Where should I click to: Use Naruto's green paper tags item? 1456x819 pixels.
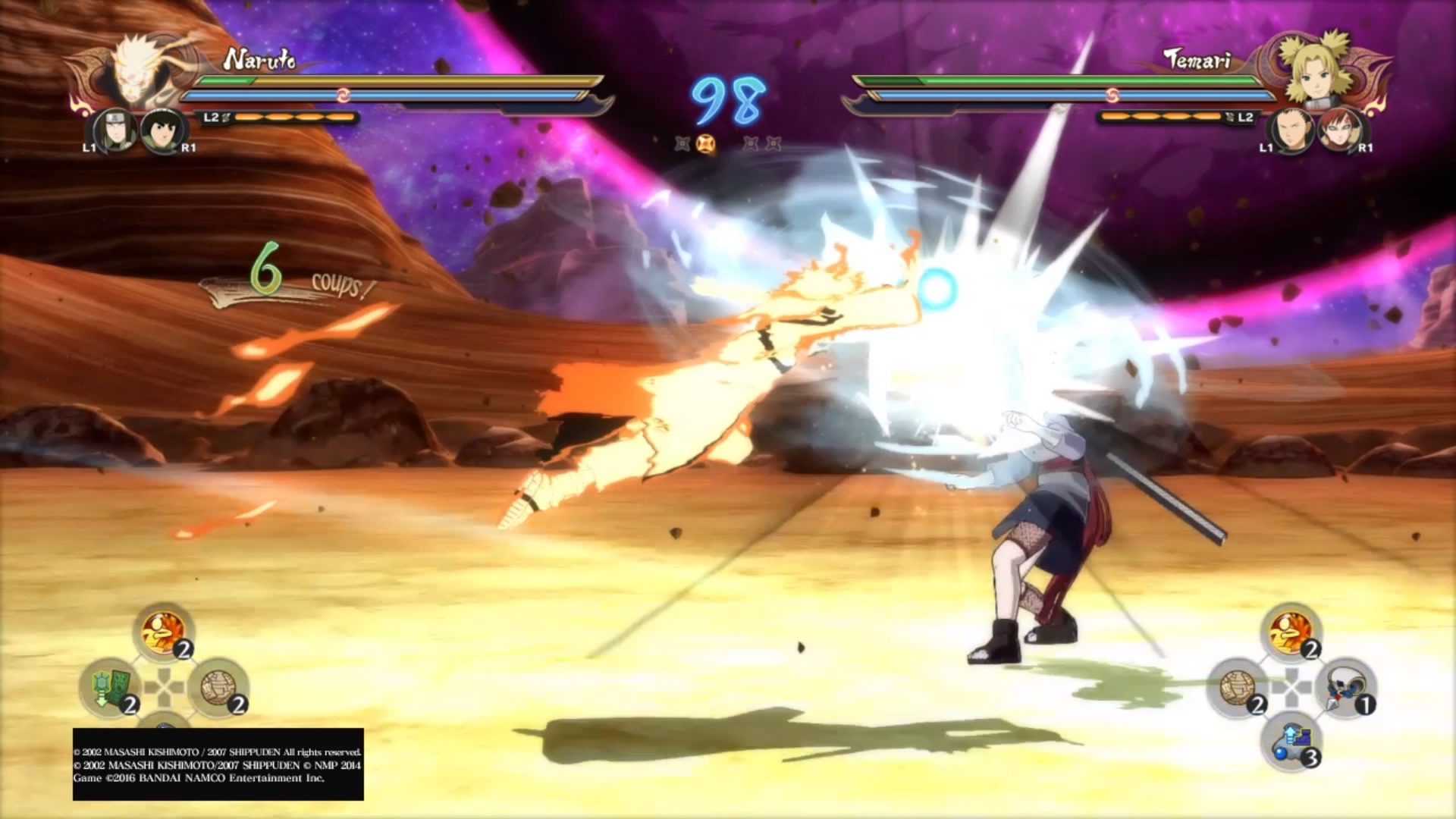pos(108,688)
